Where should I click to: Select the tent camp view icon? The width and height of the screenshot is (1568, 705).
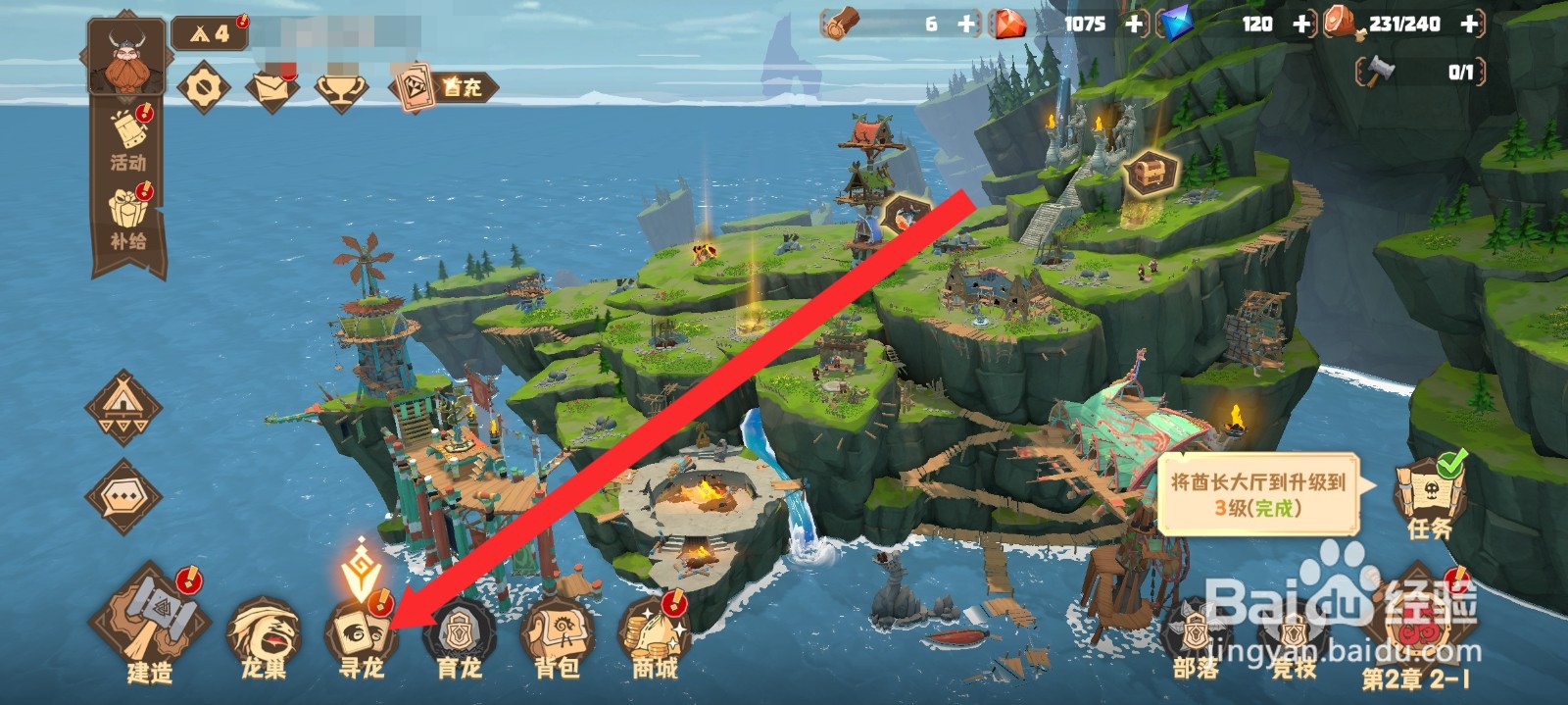[x=122, y=407]
